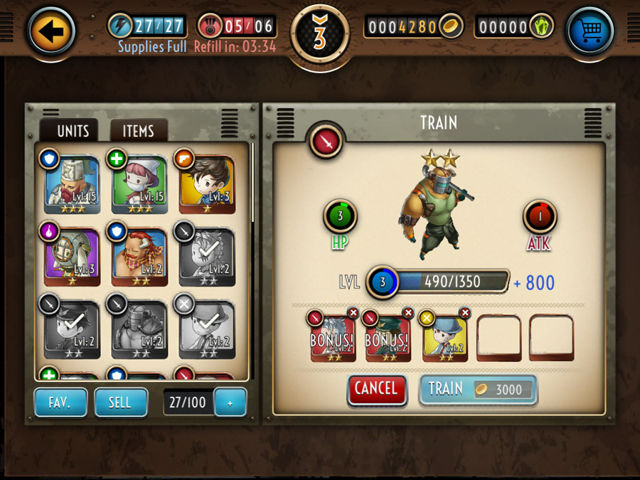Click the red sword class icon
640x480 pixels.
tap(326, 141)
